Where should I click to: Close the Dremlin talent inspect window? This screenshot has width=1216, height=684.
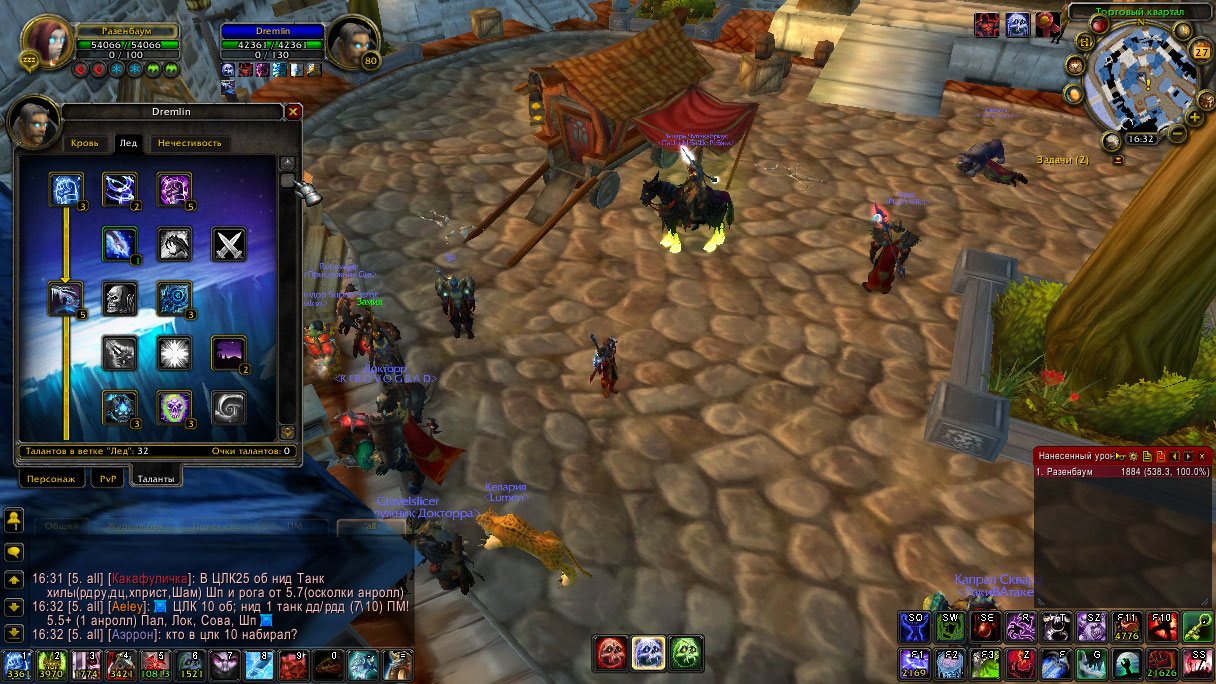point(293,112)
